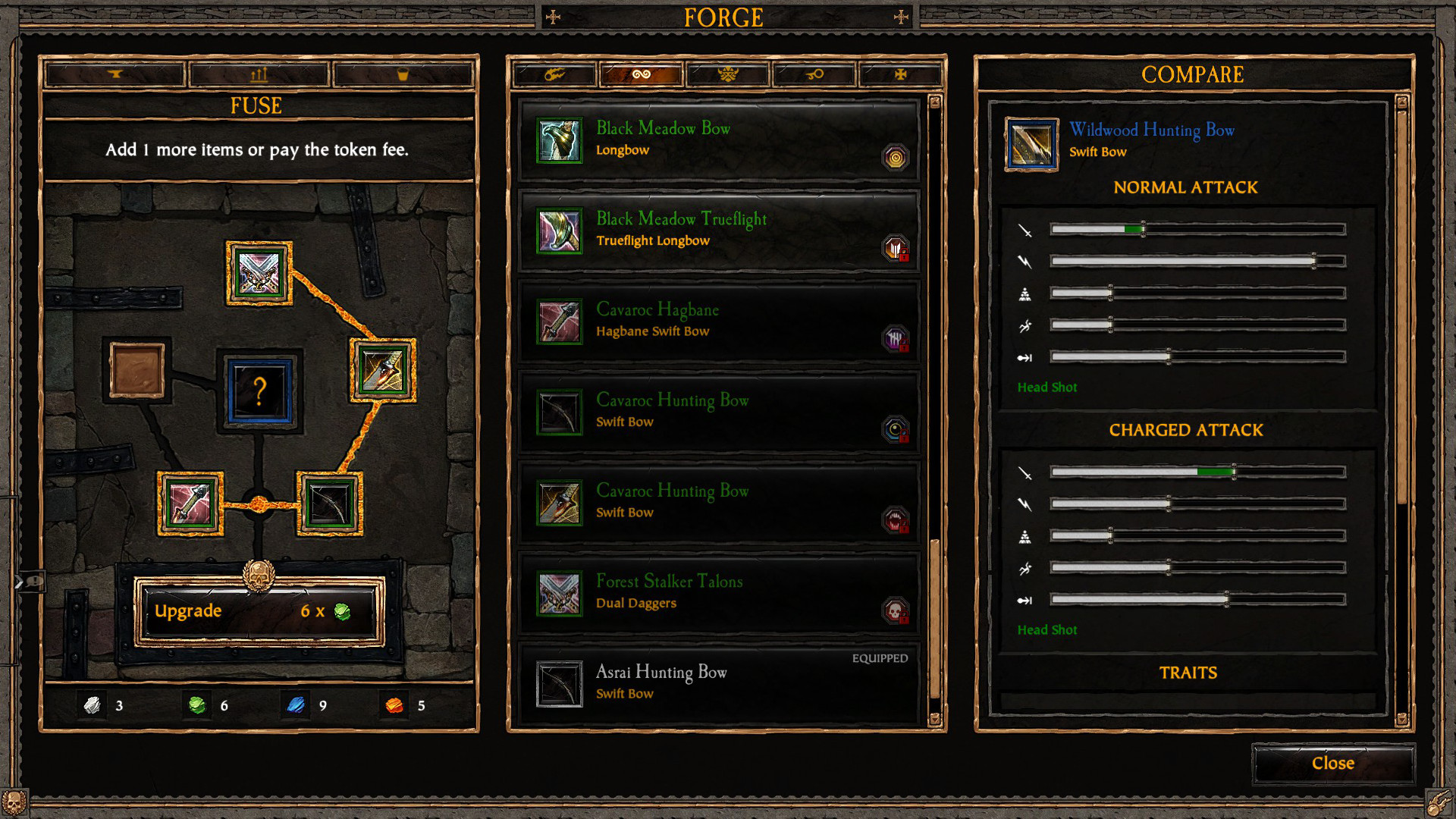
Task: Select the cross-shaped filter icon
Action: [x=901, y=74]
